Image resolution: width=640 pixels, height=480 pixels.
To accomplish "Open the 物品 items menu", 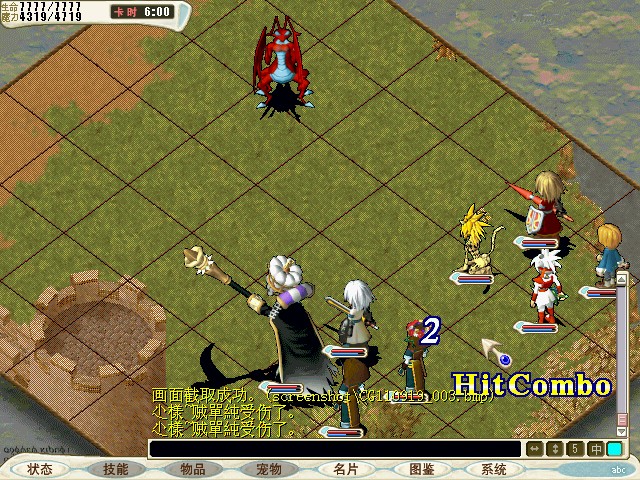I will (193, 469).
